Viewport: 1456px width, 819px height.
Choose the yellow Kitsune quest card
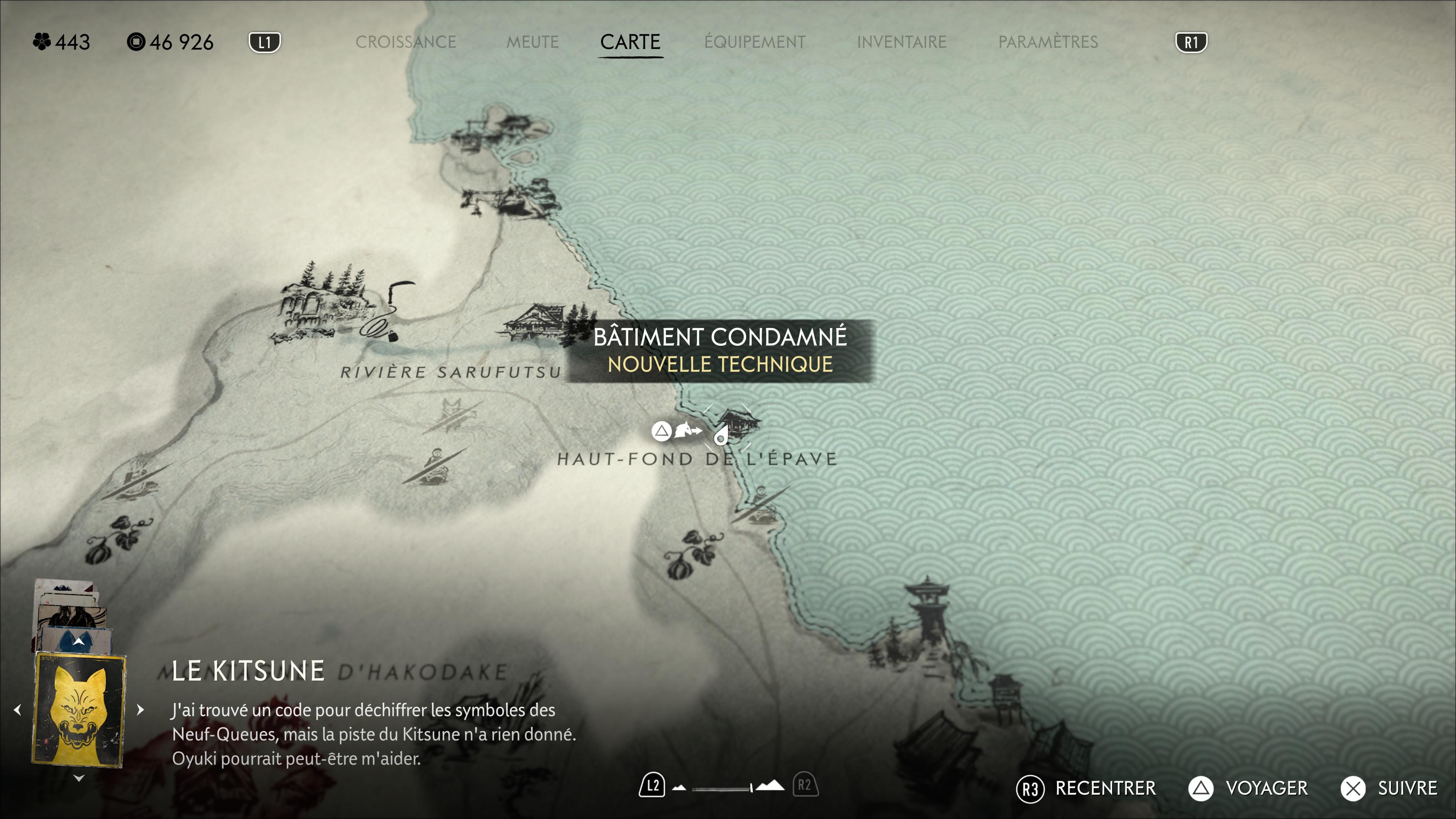pyautogui.click(x=79, y=708)
